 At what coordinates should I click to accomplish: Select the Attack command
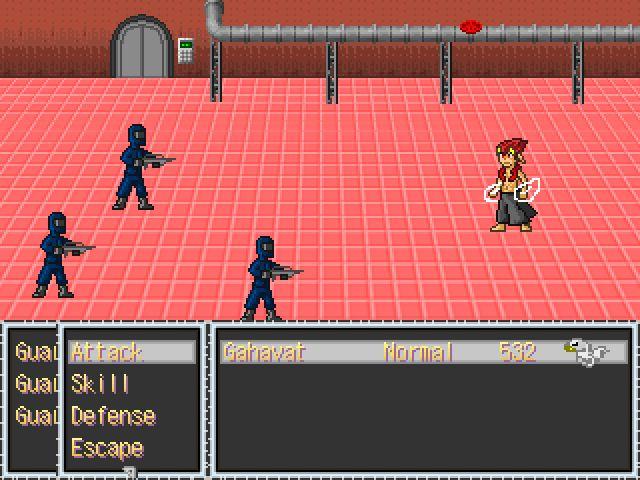click(x=108, y=352)
